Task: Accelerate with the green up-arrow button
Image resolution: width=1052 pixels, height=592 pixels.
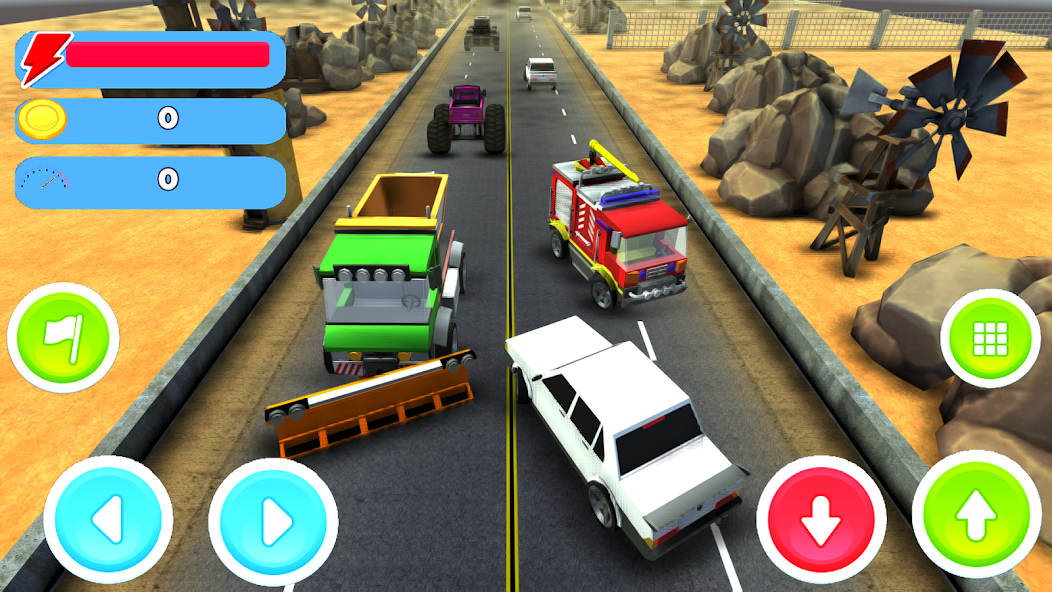Action: tap(976, 515)
